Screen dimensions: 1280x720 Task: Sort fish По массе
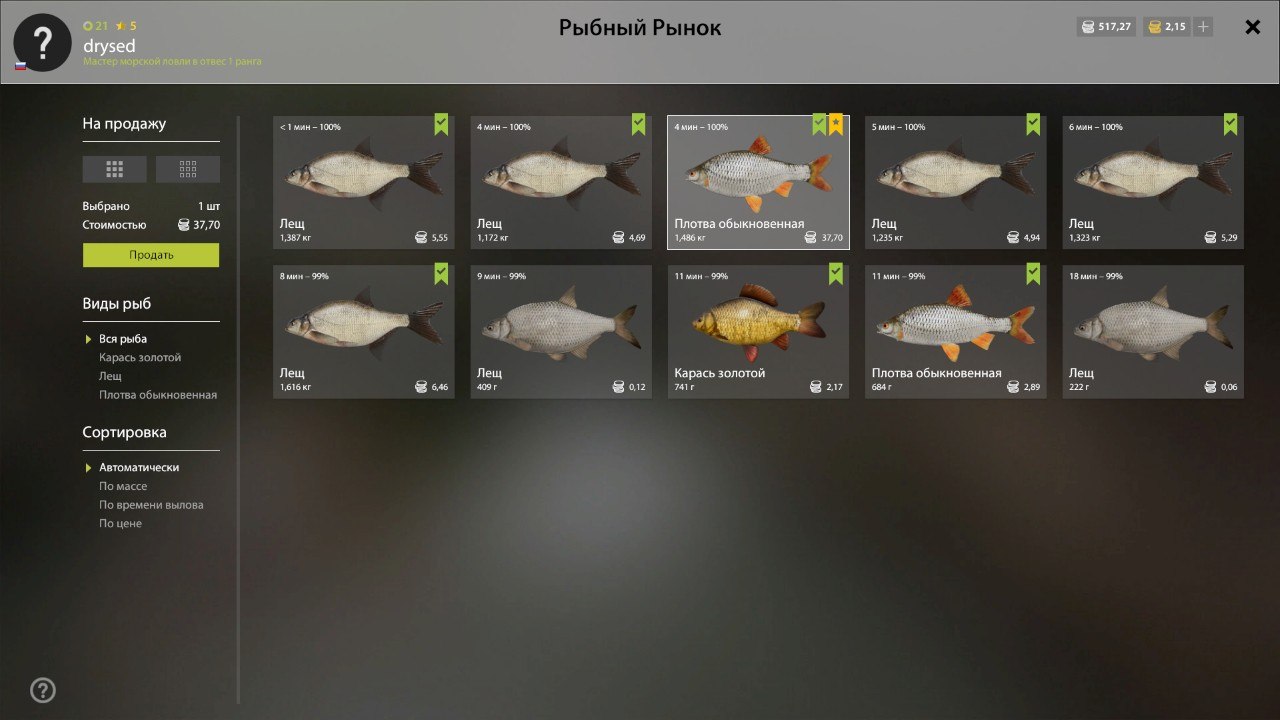tap(123, 486)
